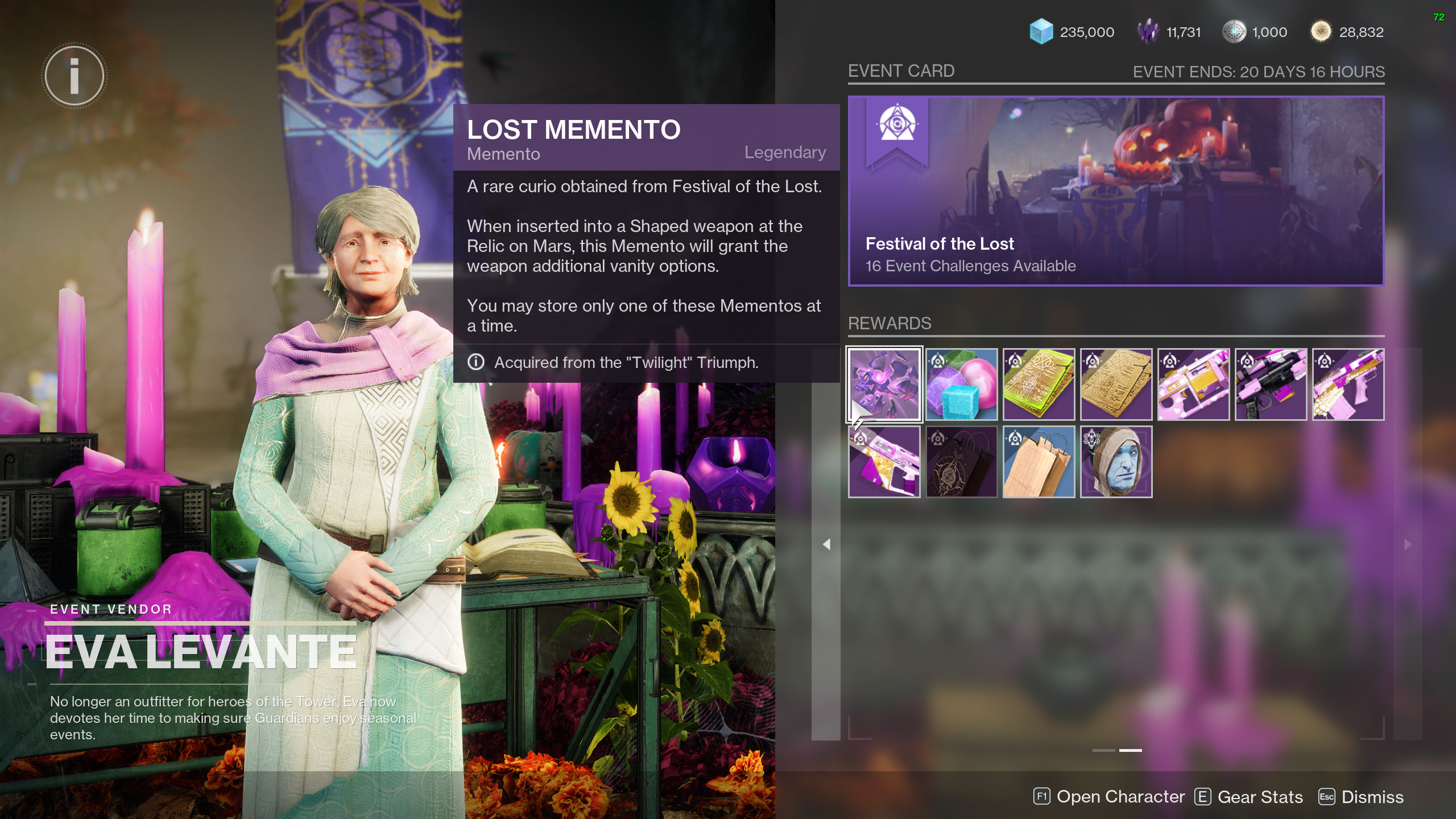Go to previous page with left arrow
This screenshot has height=819, width=1456.
click(826, 544)
